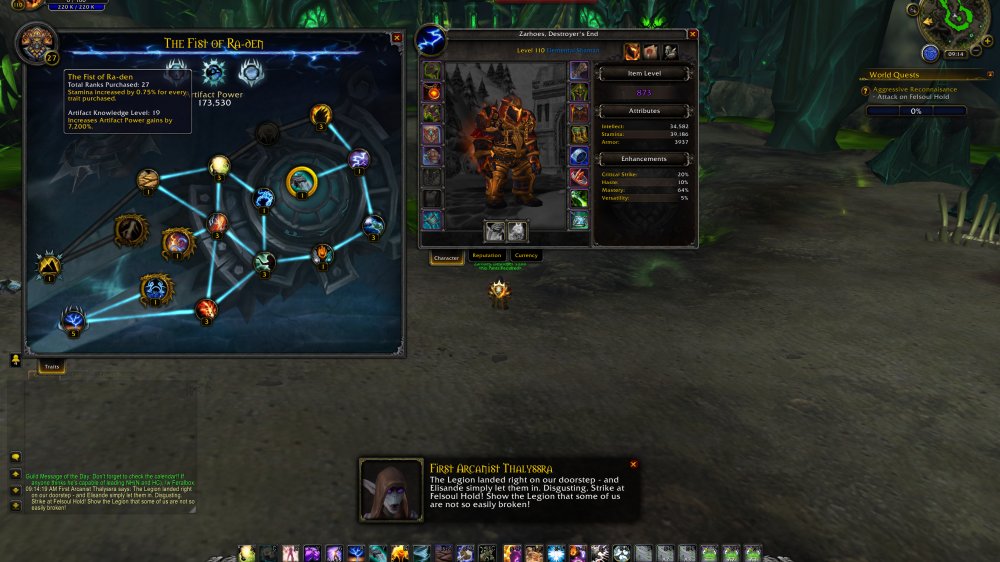Click the large gold-ringed central artifact trait
This screenshot has width=1000, height=562.
pos(301,181)
